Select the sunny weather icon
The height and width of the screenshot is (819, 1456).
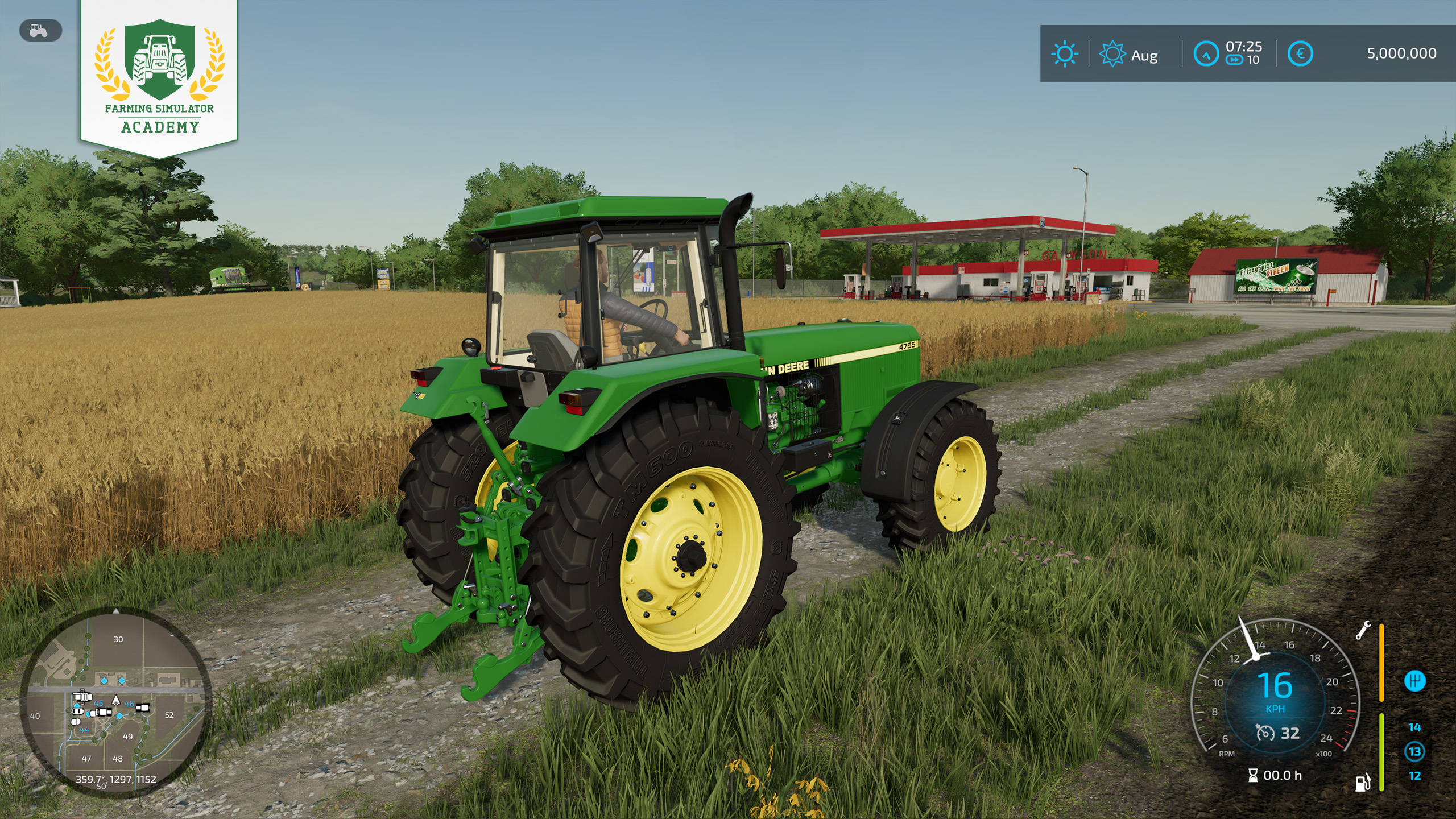coord(1064,55)
